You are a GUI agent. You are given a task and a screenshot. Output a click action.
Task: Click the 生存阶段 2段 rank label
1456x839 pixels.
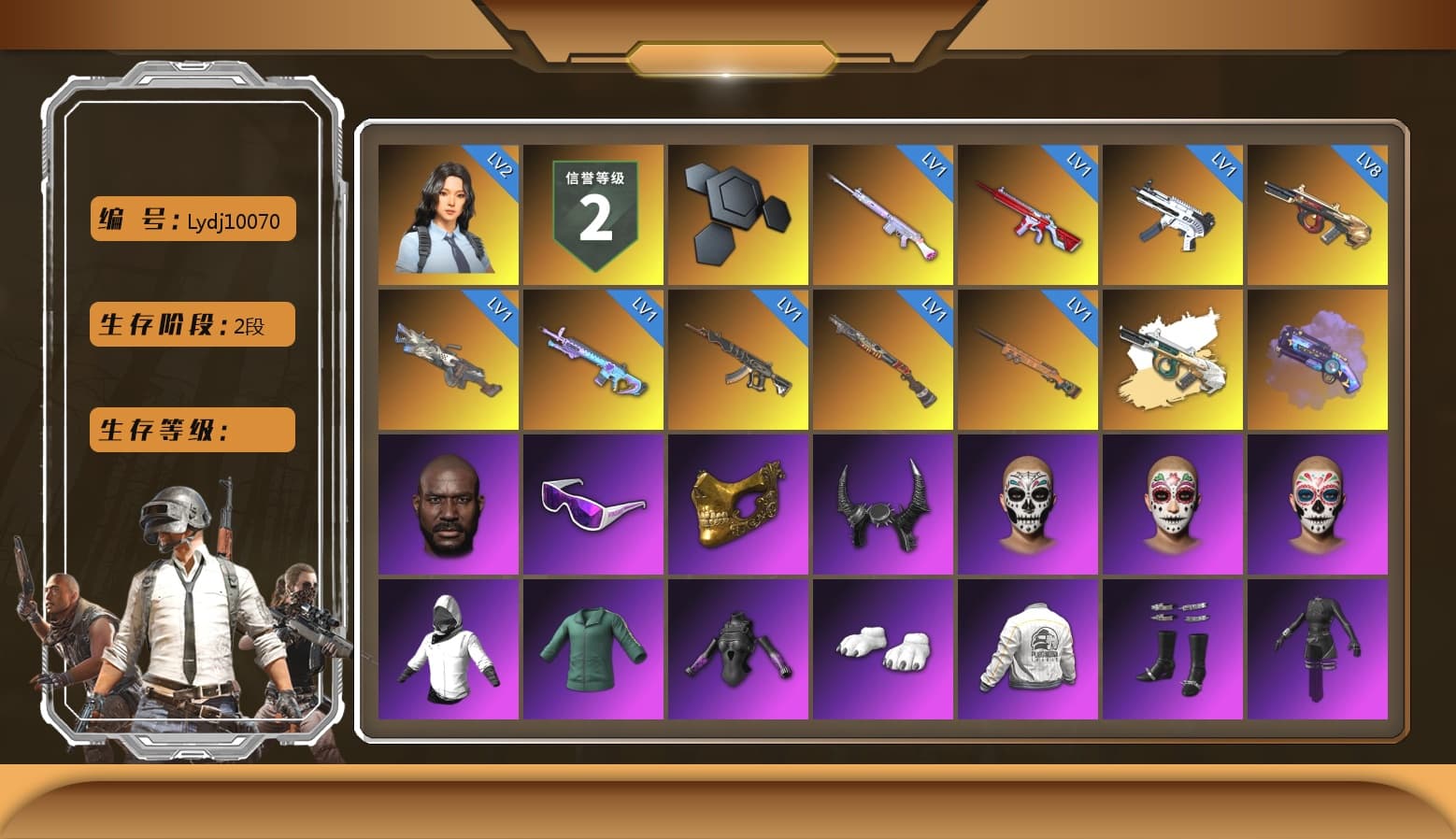(x=192, y=324)
